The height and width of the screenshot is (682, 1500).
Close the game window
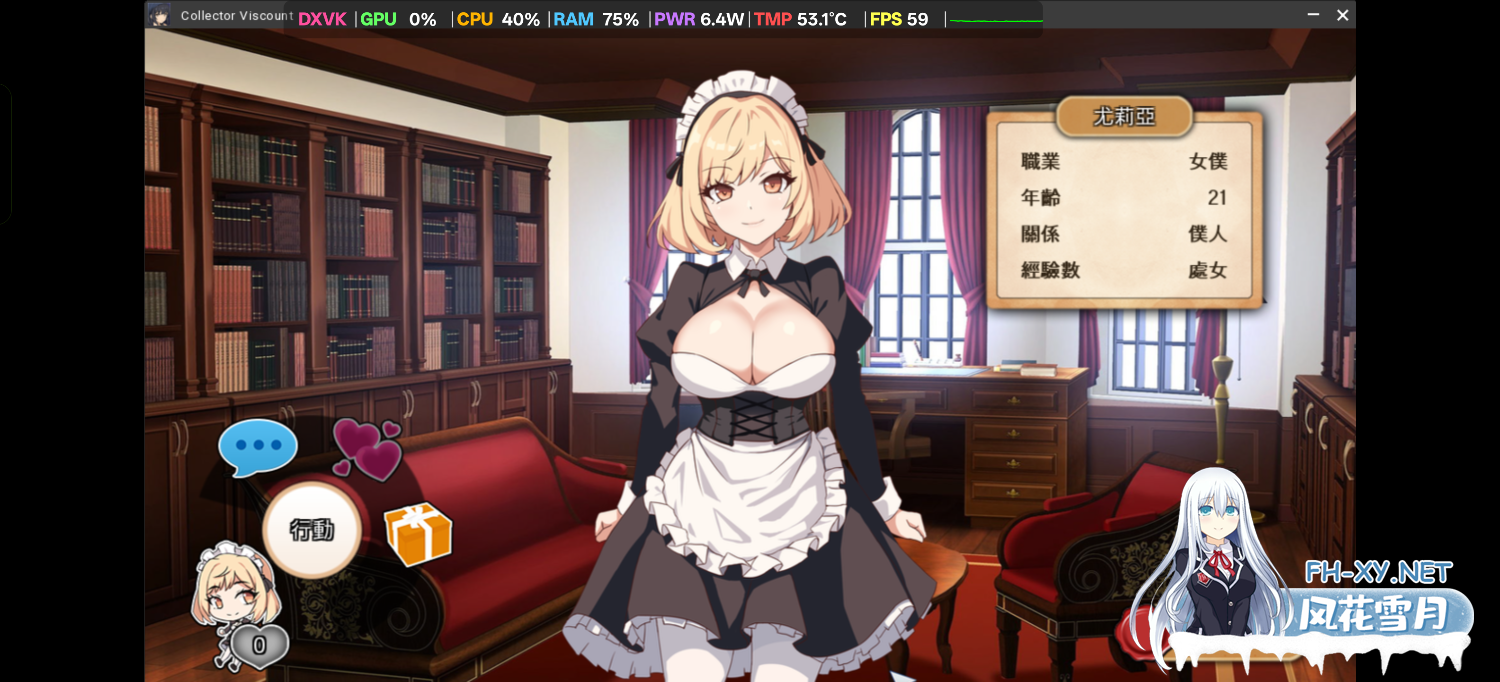(x=1343, y=15)
